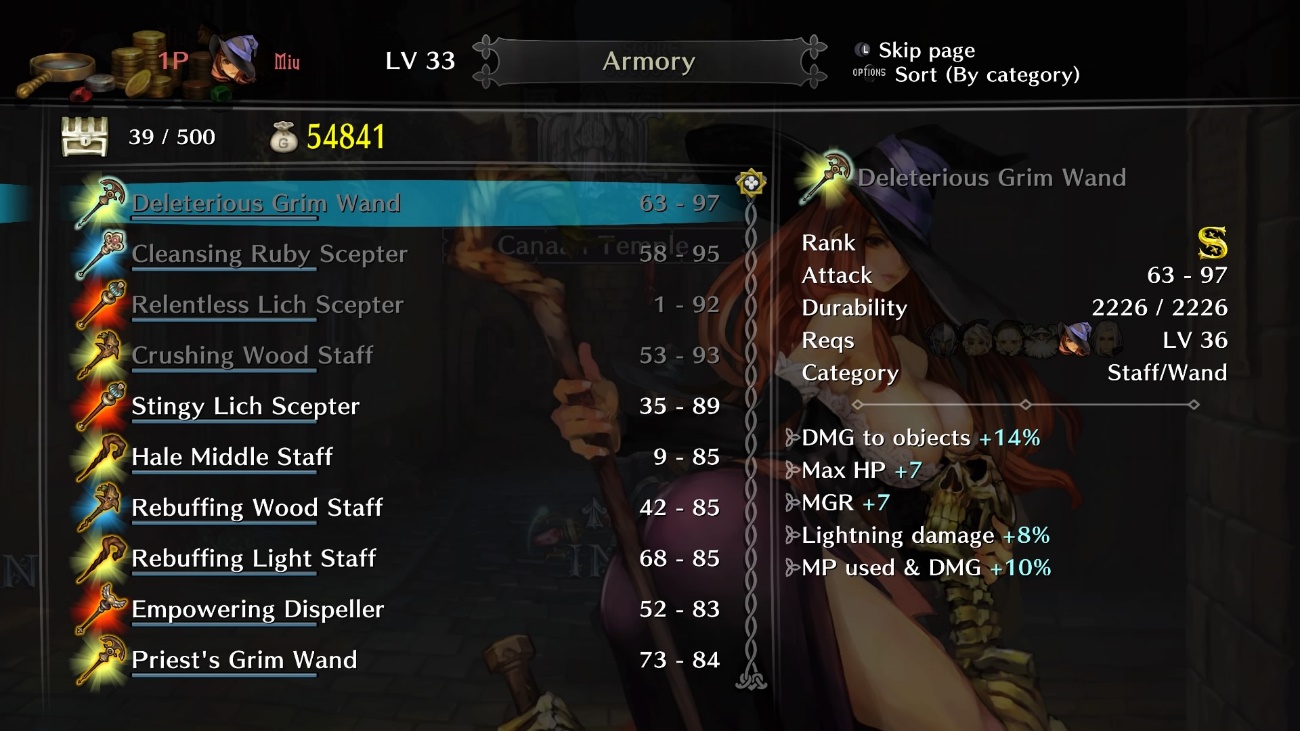Click the Miu character portrait
1300x731 pixels.
[x=232, y=60]
